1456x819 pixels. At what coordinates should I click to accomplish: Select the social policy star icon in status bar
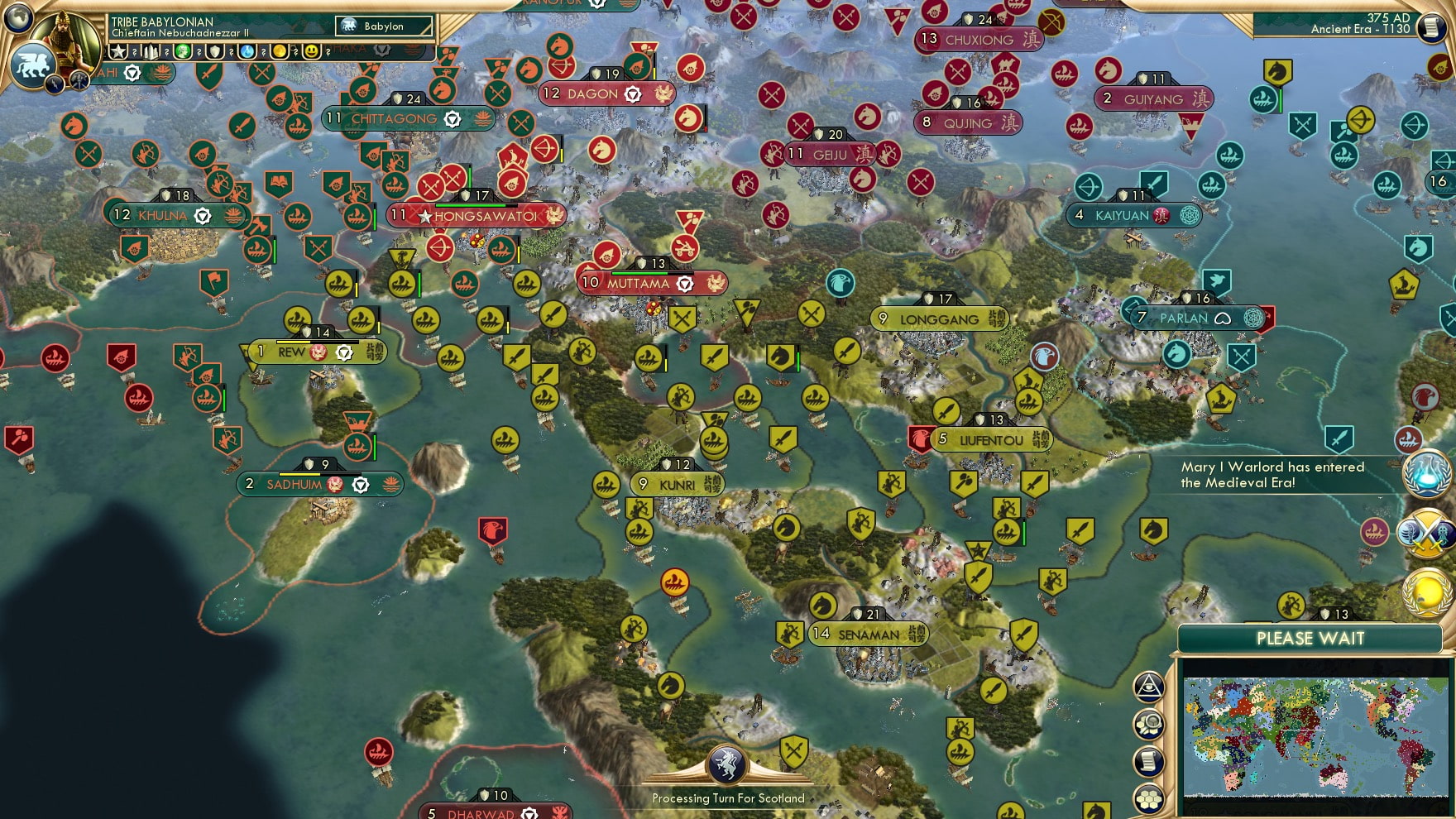(x=118, y=50)
